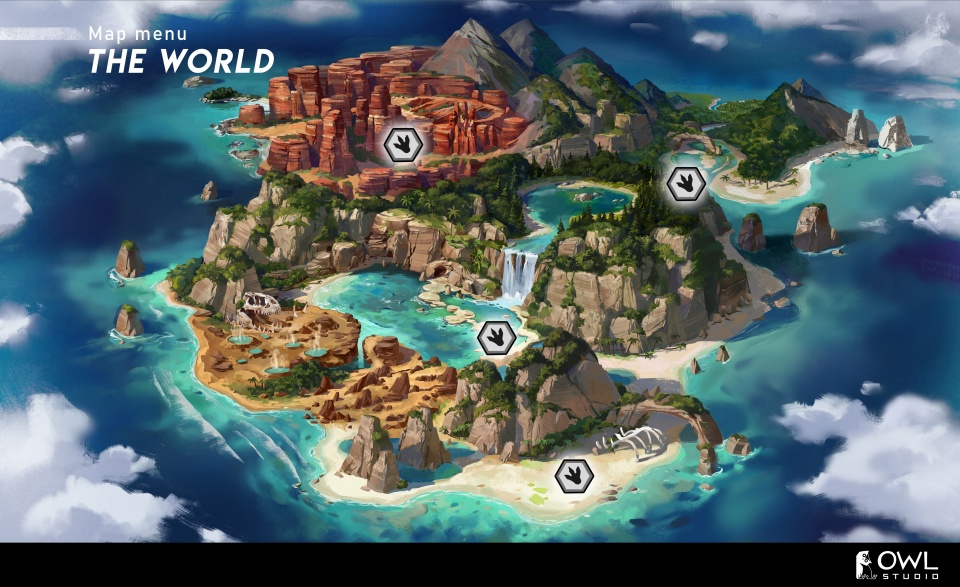The width and height of the screenshot is (960, 587).
Task: Open the map marker below the waterfall
Action: pyautogui.click(x=496, y=338)
